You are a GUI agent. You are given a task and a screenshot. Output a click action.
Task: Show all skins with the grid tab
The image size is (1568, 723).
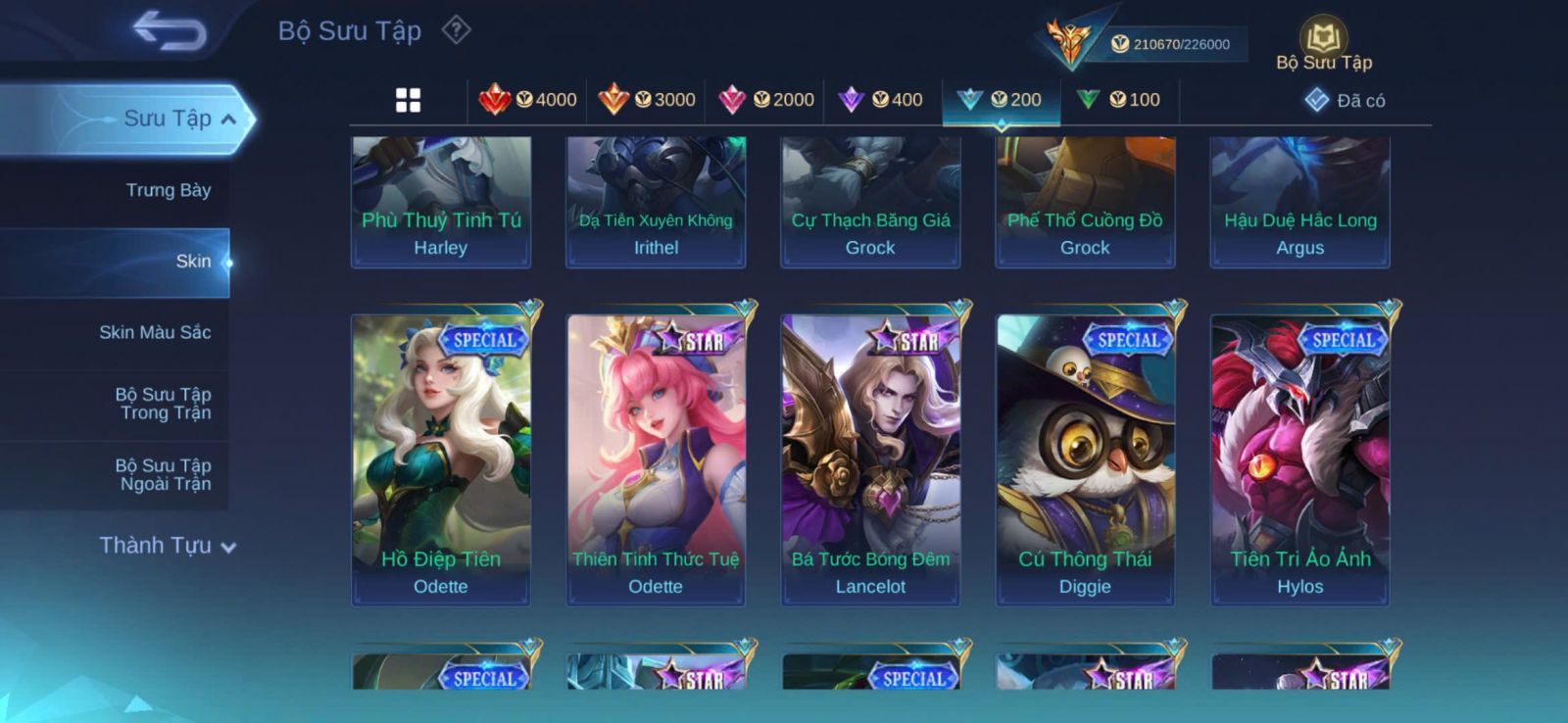pos(408,100)
